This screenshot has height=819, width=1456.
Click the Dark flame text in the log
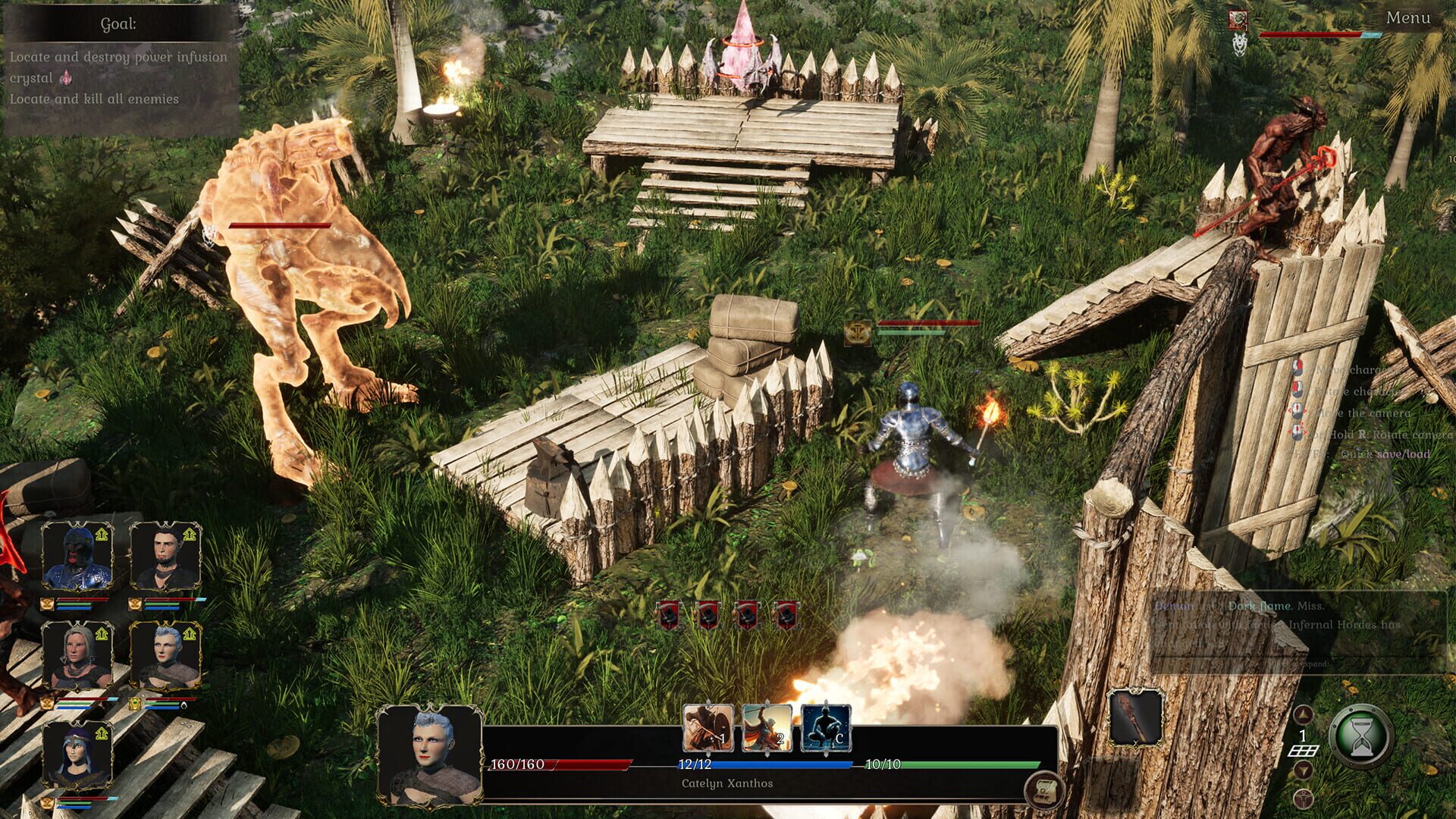point(1260,606)
